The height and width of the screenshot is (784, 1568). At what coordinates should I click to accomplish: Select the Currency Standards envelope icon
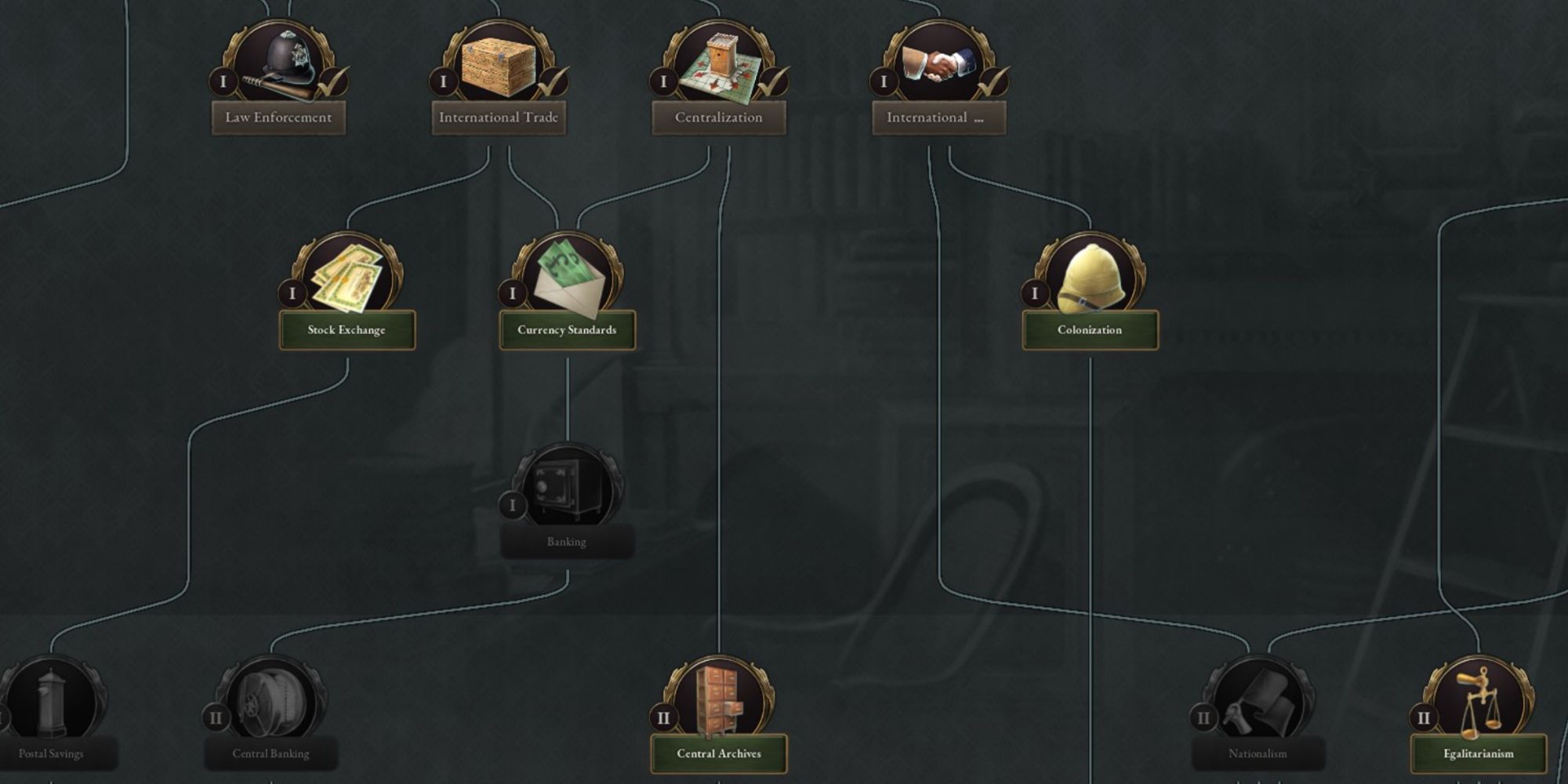pos(567,274)
